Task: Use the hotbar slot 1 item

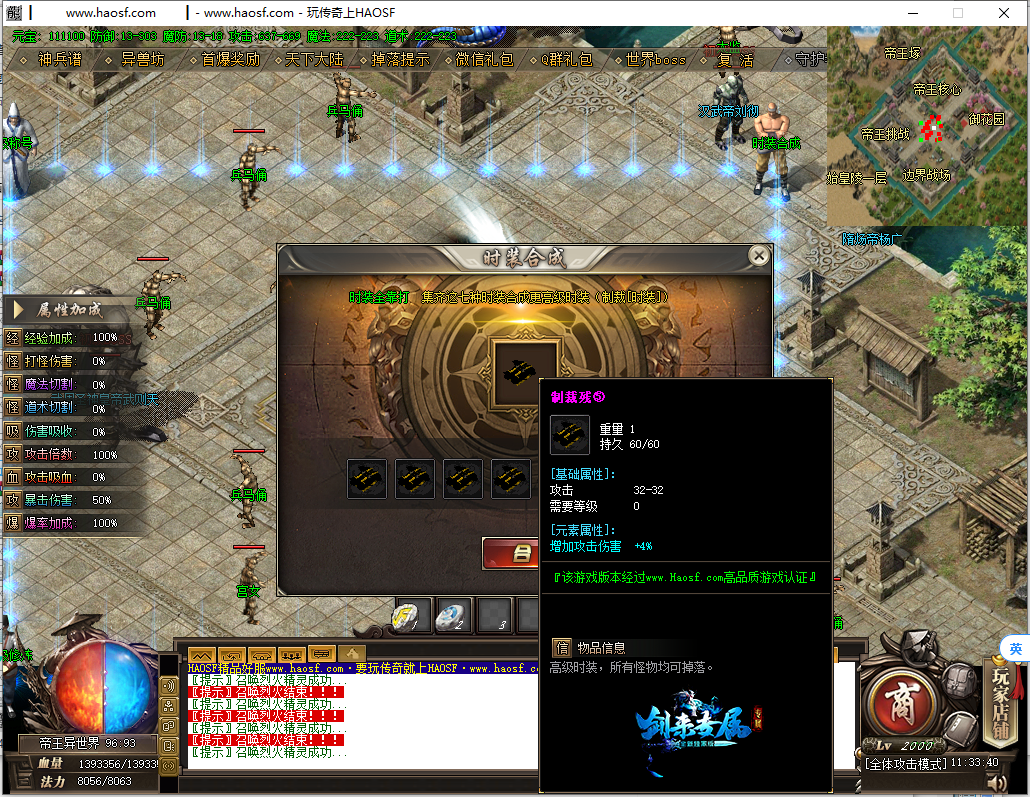Action: 412,615
